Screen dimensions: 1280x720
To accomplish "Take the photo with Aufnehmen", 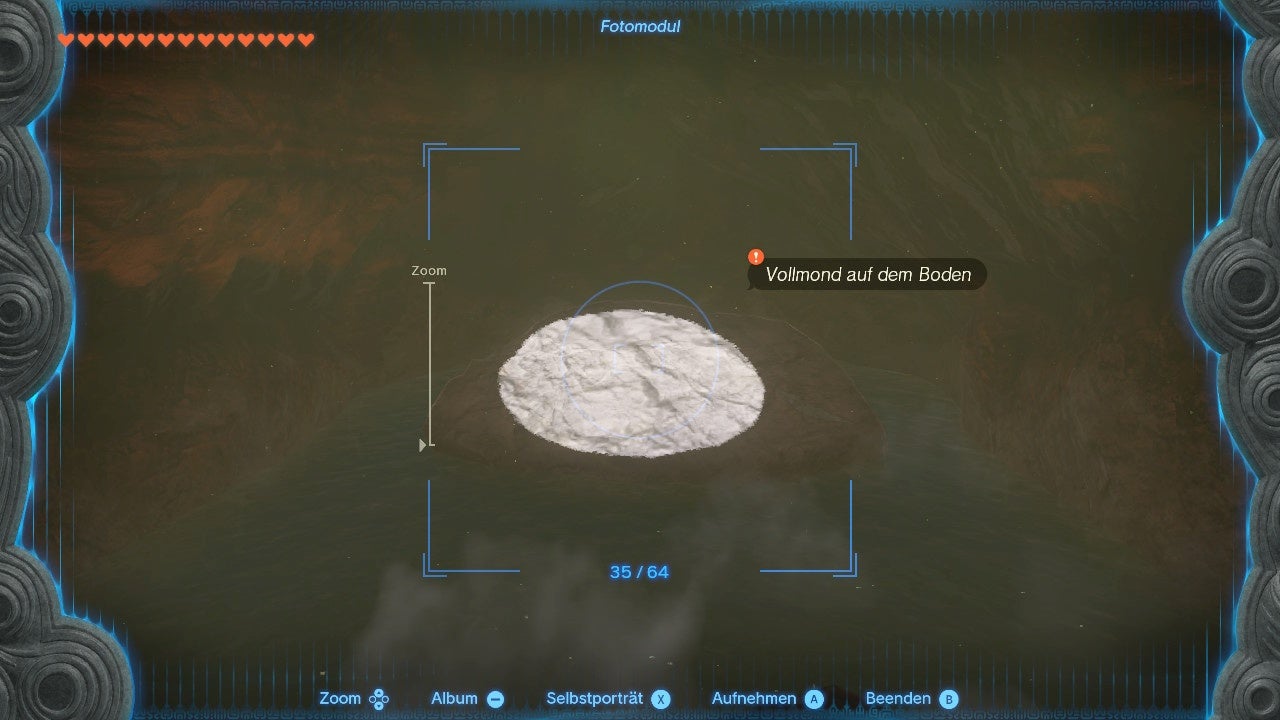I will coord(766,699).
